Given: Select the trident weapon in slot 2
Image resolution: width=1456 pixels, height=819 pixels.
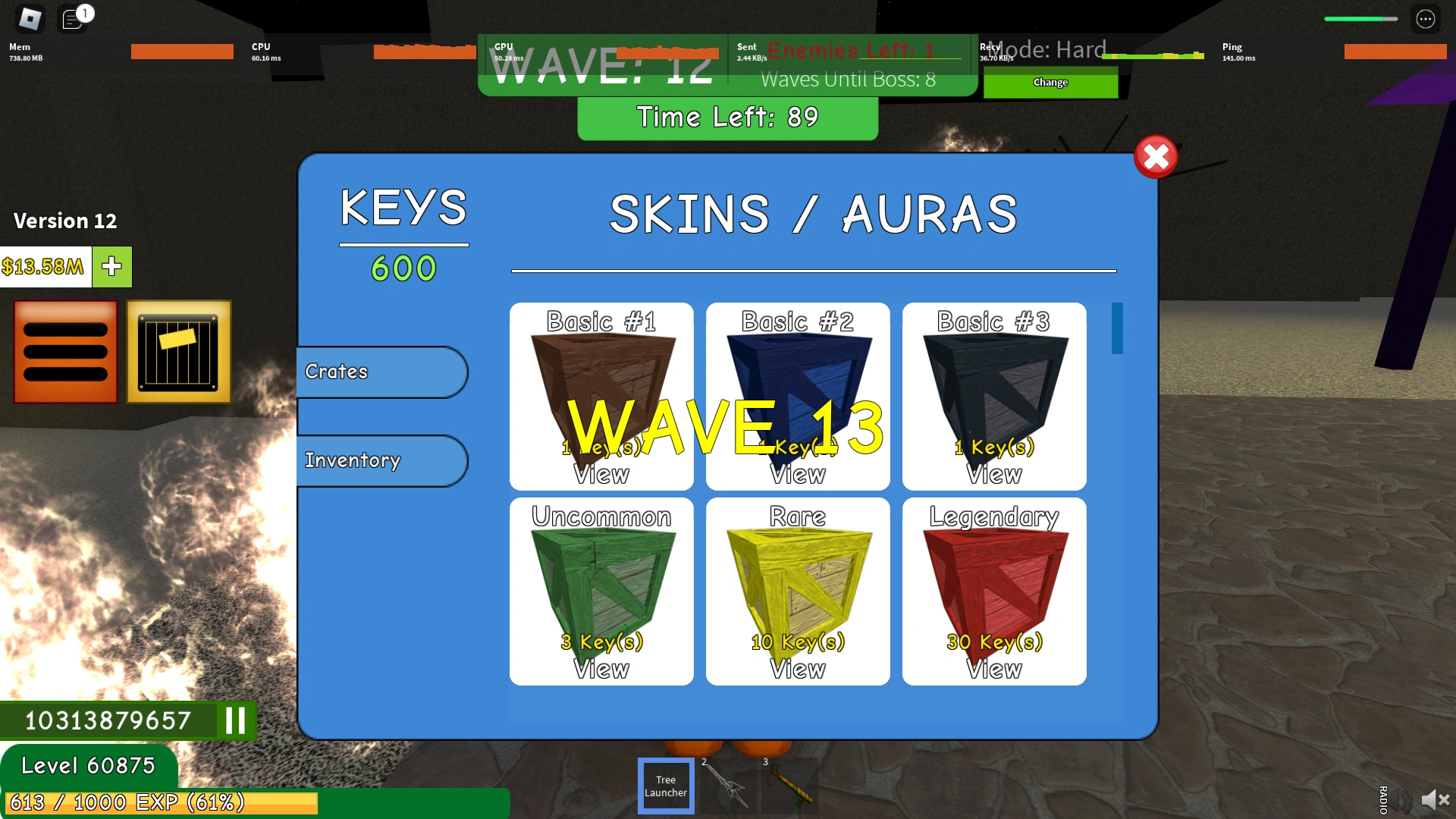Looking at the screenshot, I should coord(726,786).
